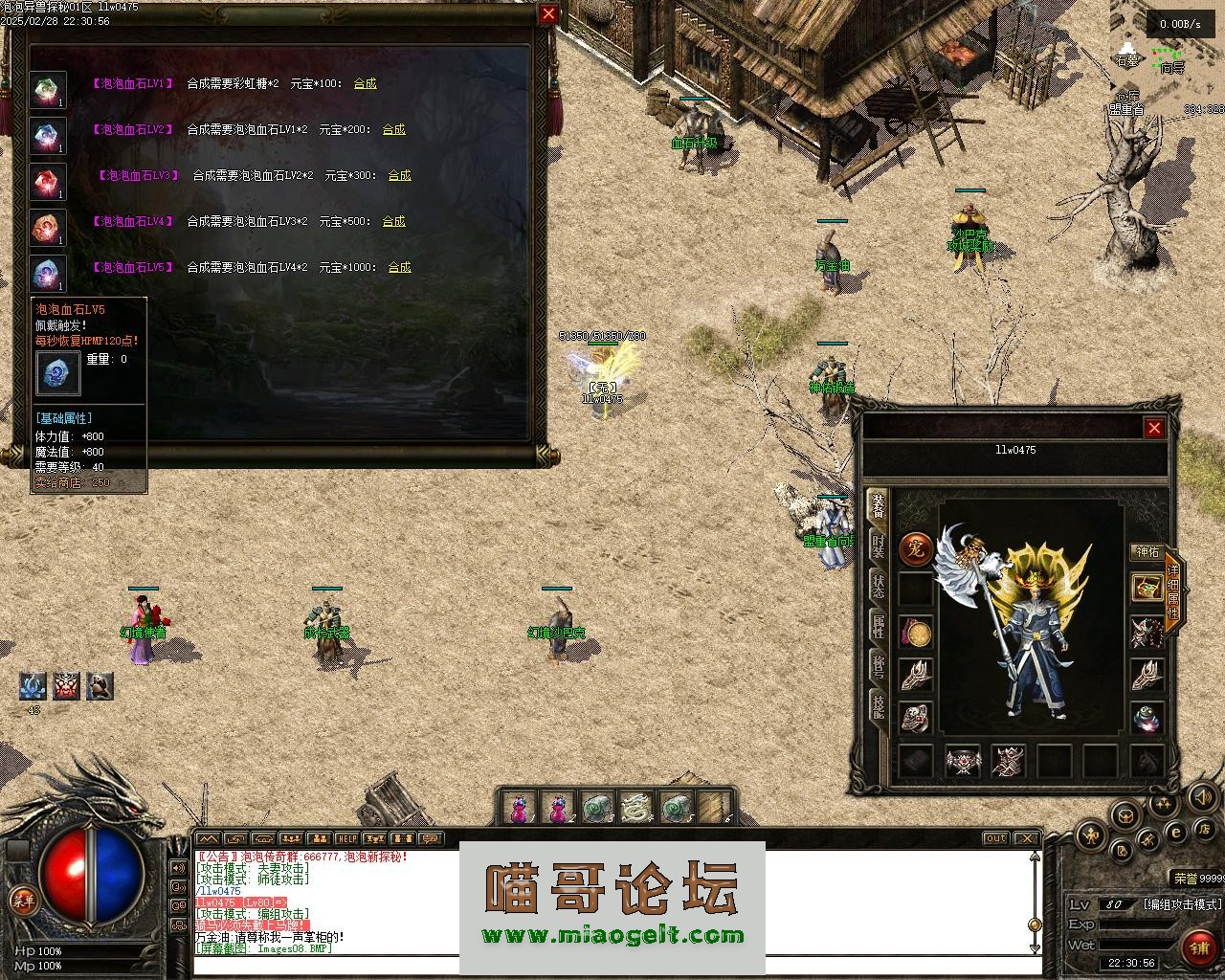
Task: Open the HELP button above chat
Action: pyautogui.click(x=347, y=839)
